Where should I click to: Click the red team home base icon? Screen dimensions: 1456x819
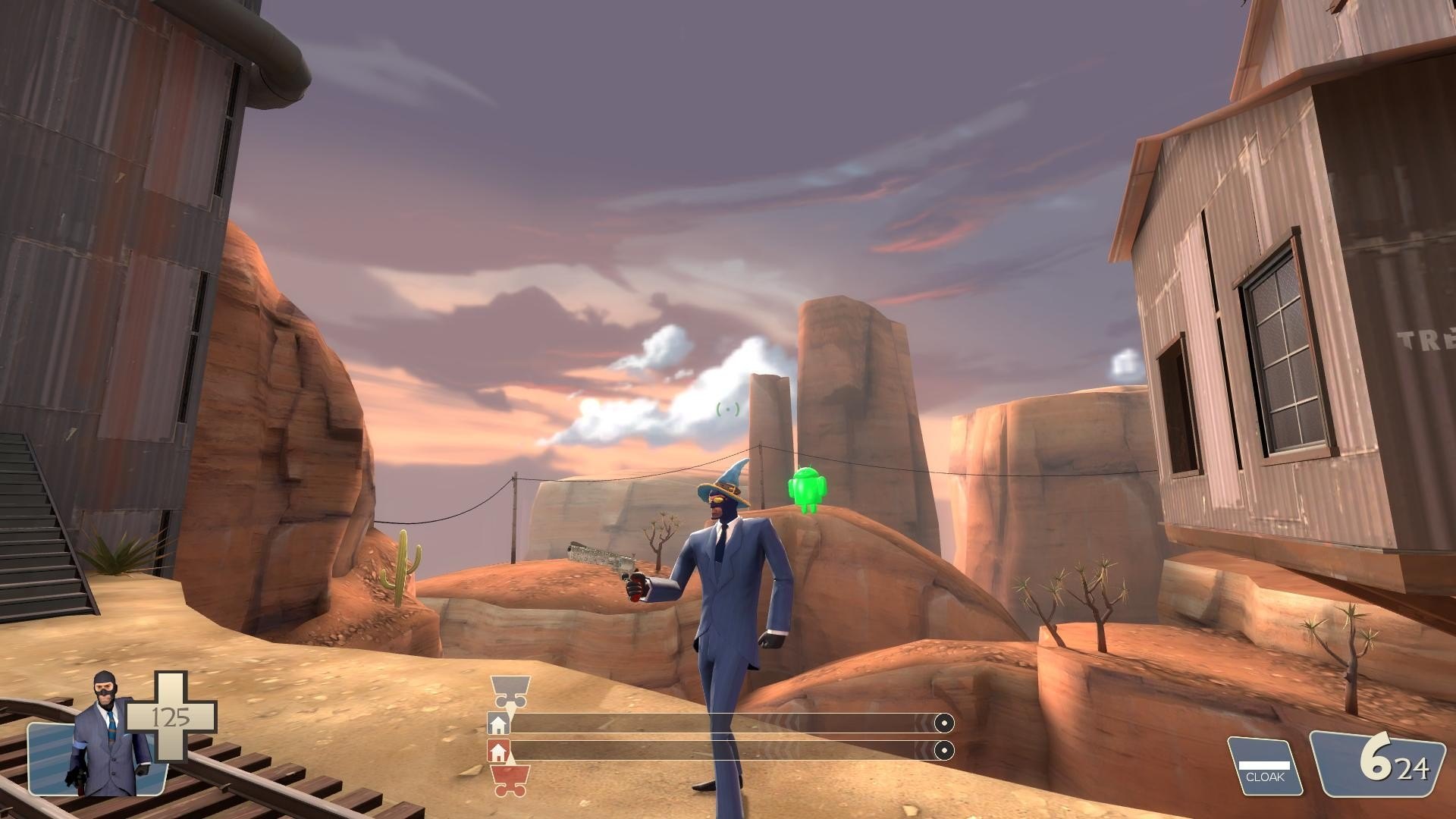[498, 752]
